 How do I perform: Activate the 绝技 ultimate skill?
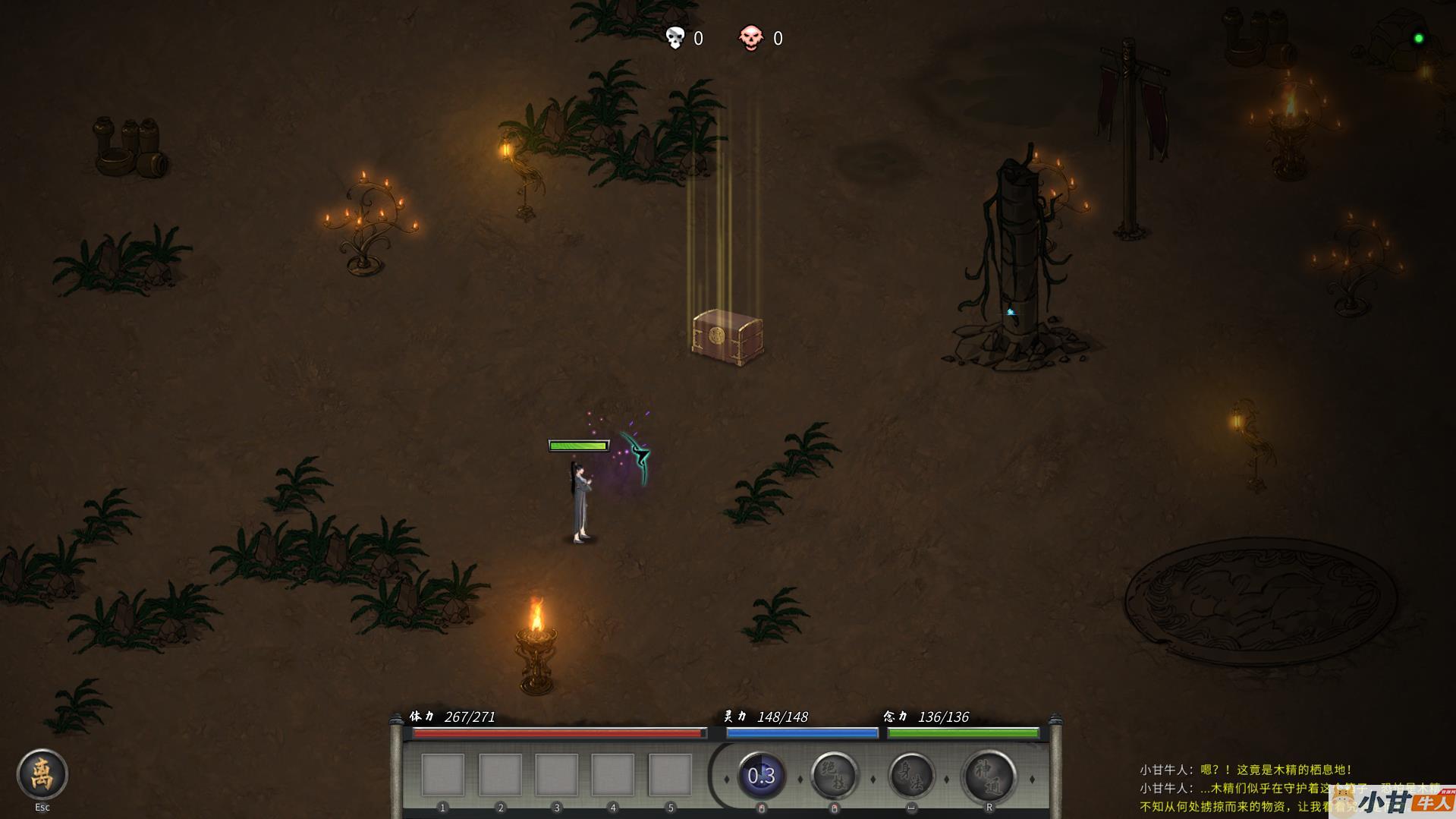pyautogui.click(x=834, y=776)
